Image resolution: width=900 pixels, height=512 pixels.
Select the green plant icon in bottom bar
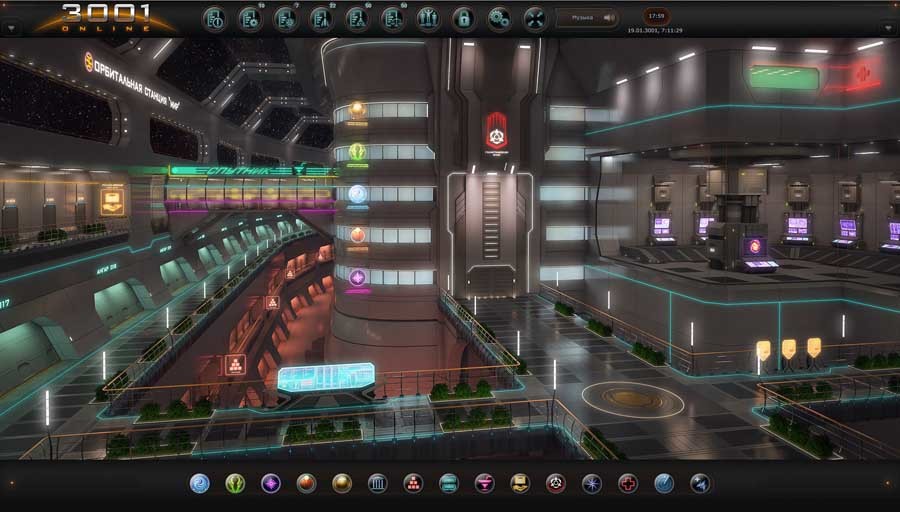tap(235, 484)
